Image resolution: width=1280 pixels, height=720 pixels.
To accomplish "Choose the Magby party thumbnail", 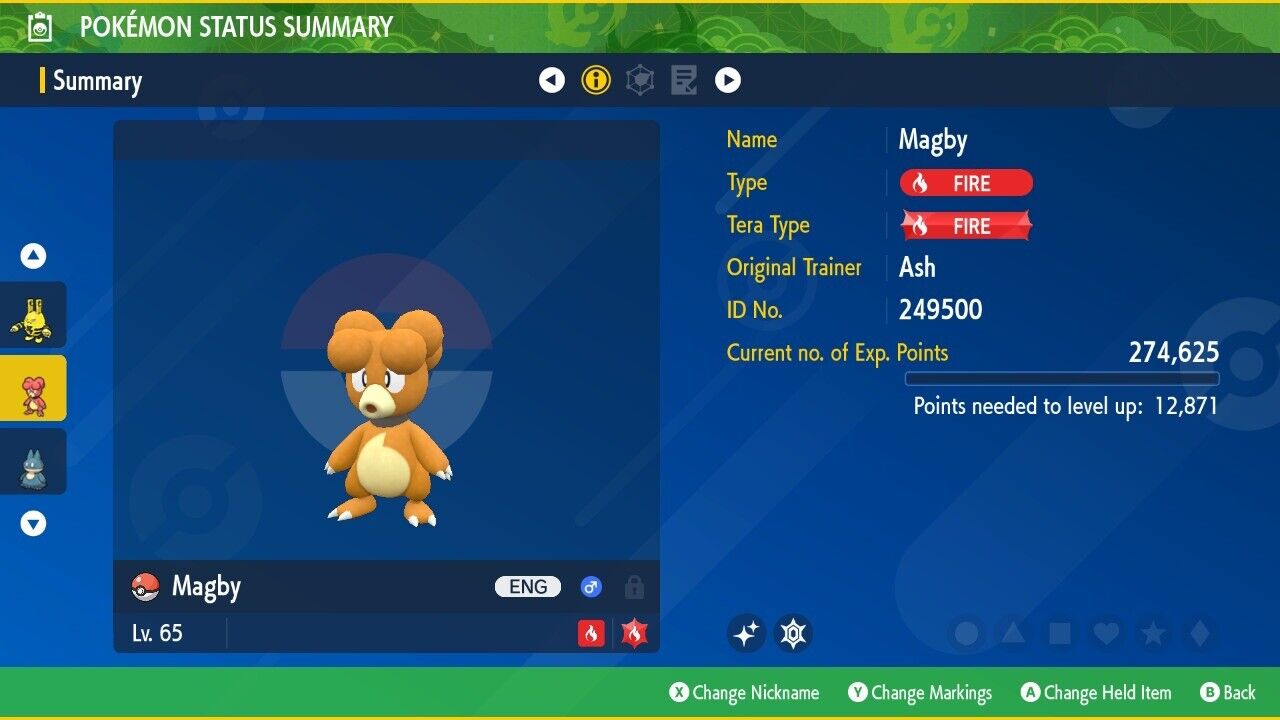I will coord(33,388).
